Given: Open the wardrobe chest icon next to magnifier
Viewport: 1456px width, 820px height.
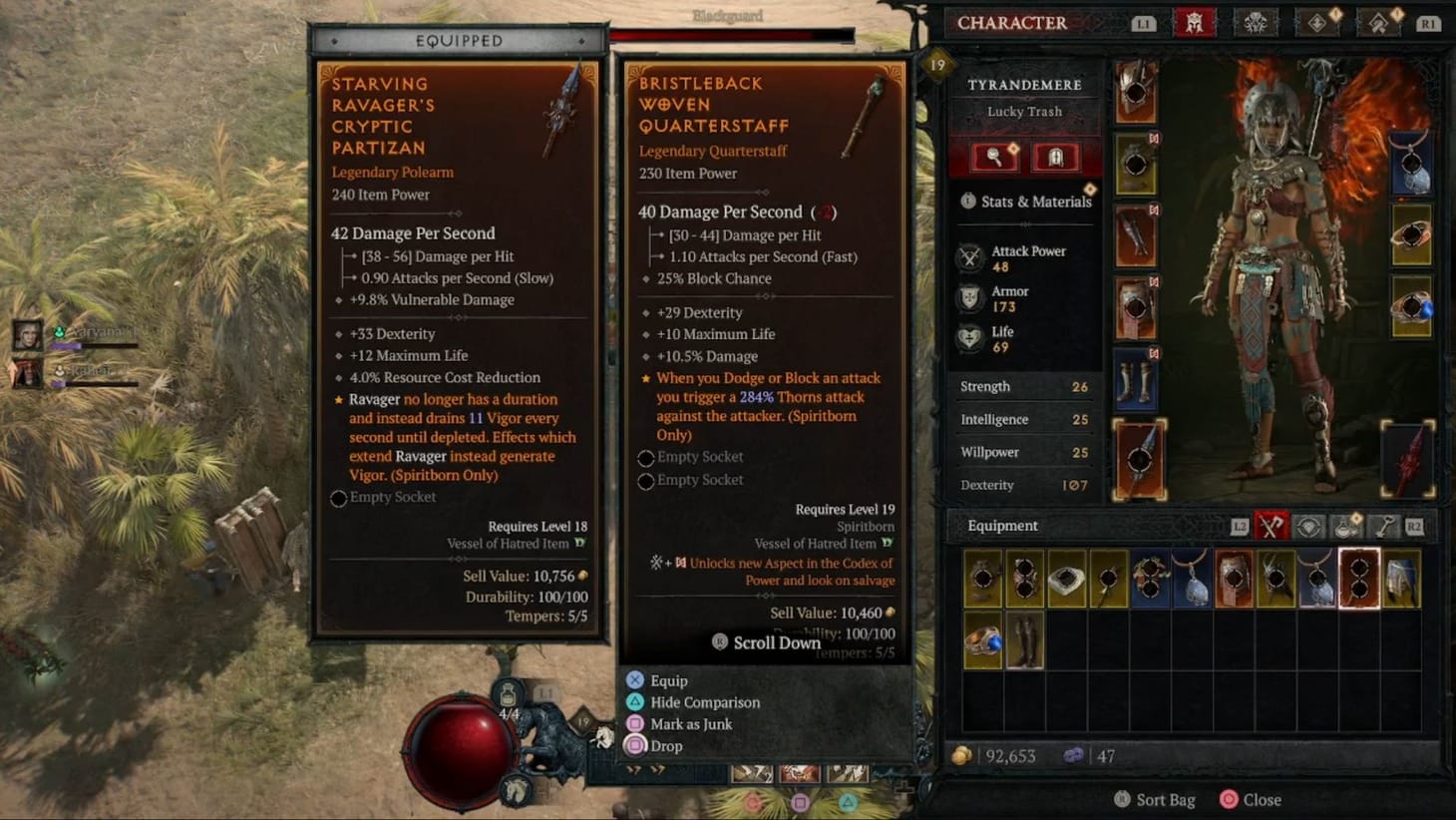Looking at the screenshot, I should click(1057, 157).
